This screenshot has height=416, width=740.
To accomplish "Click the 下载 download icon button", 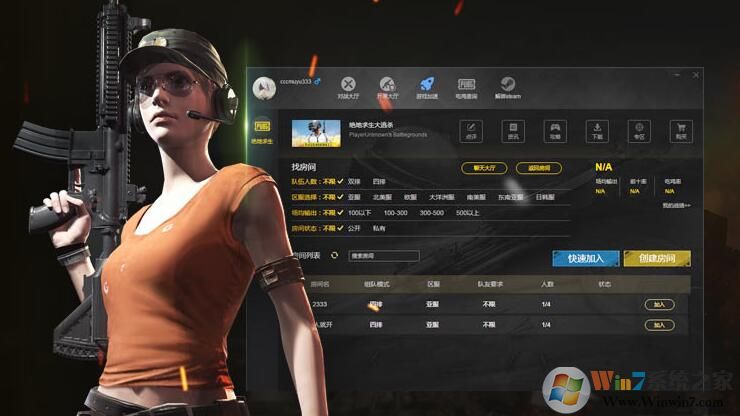I will click(596, 131).
